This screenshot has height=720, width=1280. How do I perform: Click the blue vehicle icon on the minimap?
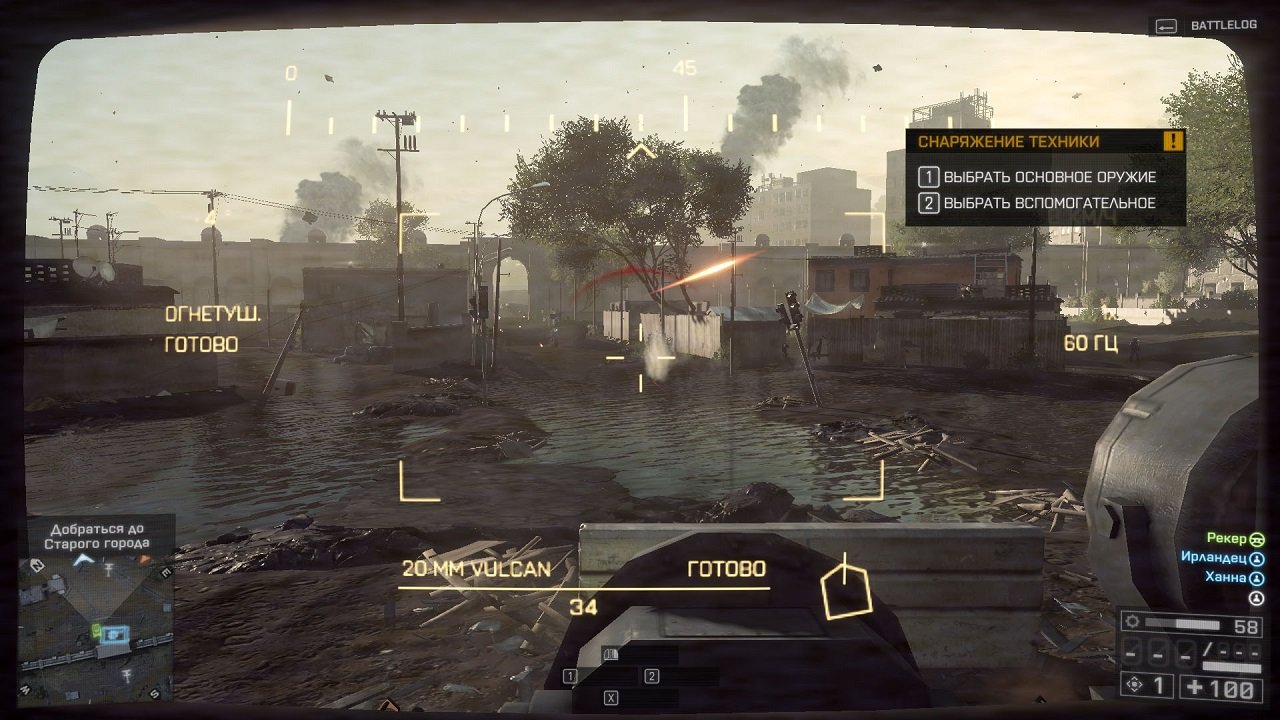coord(115,634)
